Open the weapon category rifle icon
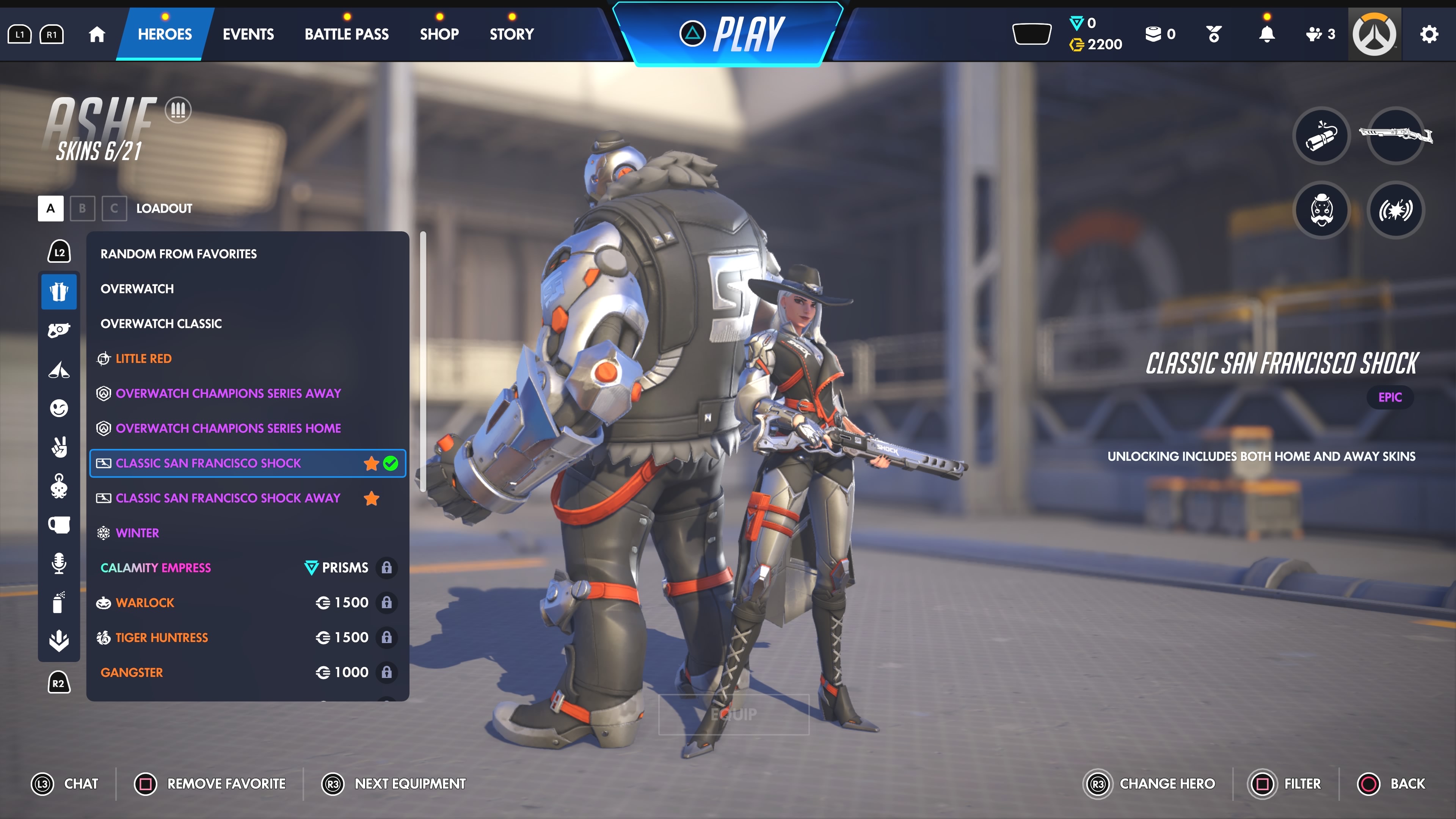The height and width of the screenshot is (819, 1456). click(1395, 136)
